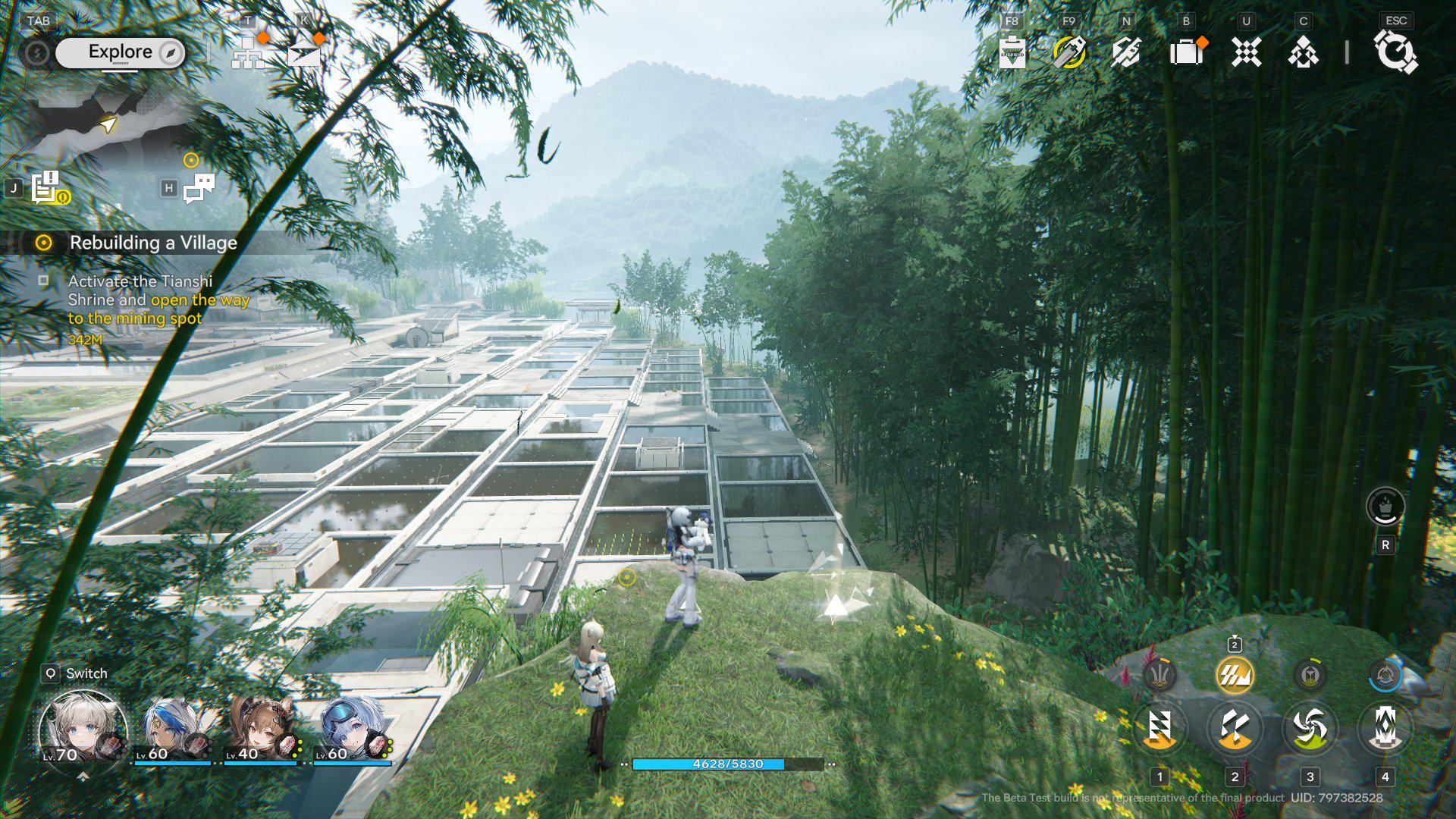Open the diamond-tiled operator icon
Screen dimensions: 1456x819
(1303, 52)
